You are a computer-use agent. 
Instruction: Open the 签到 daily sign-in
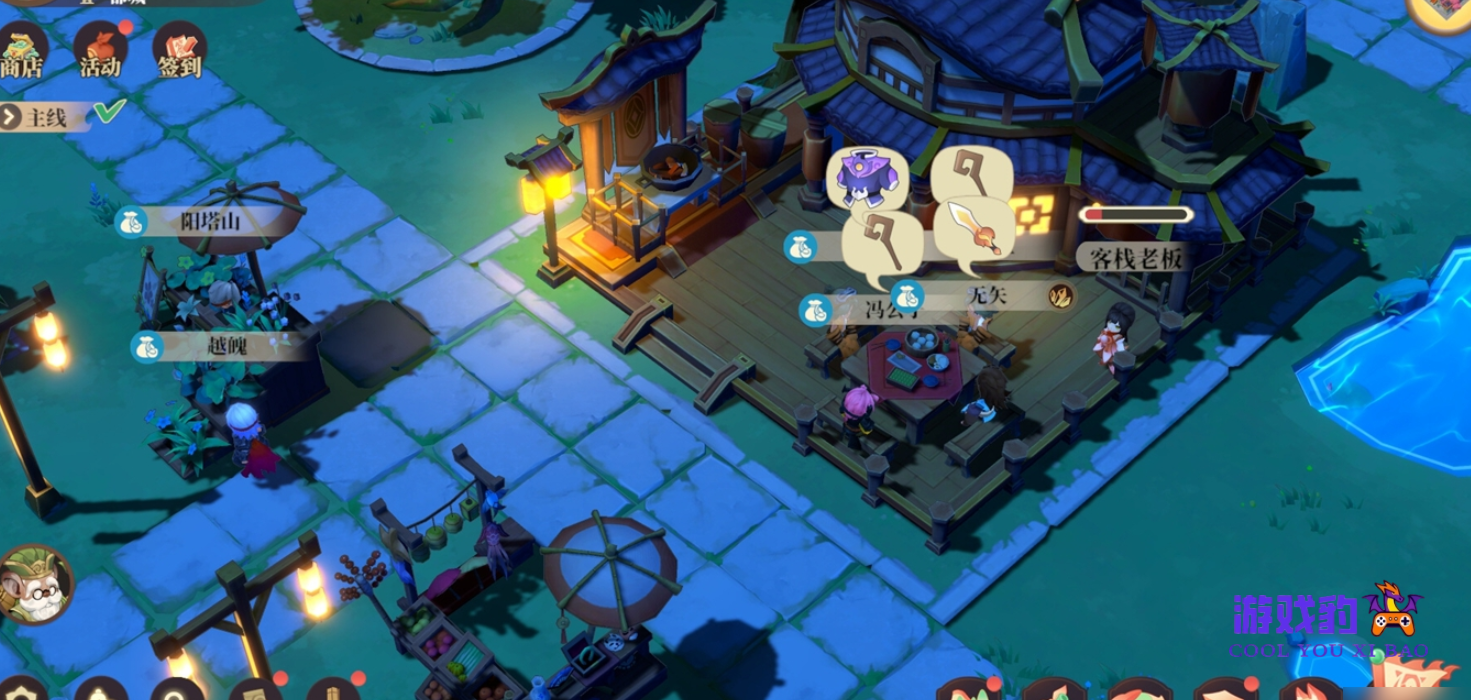(180, 52)
